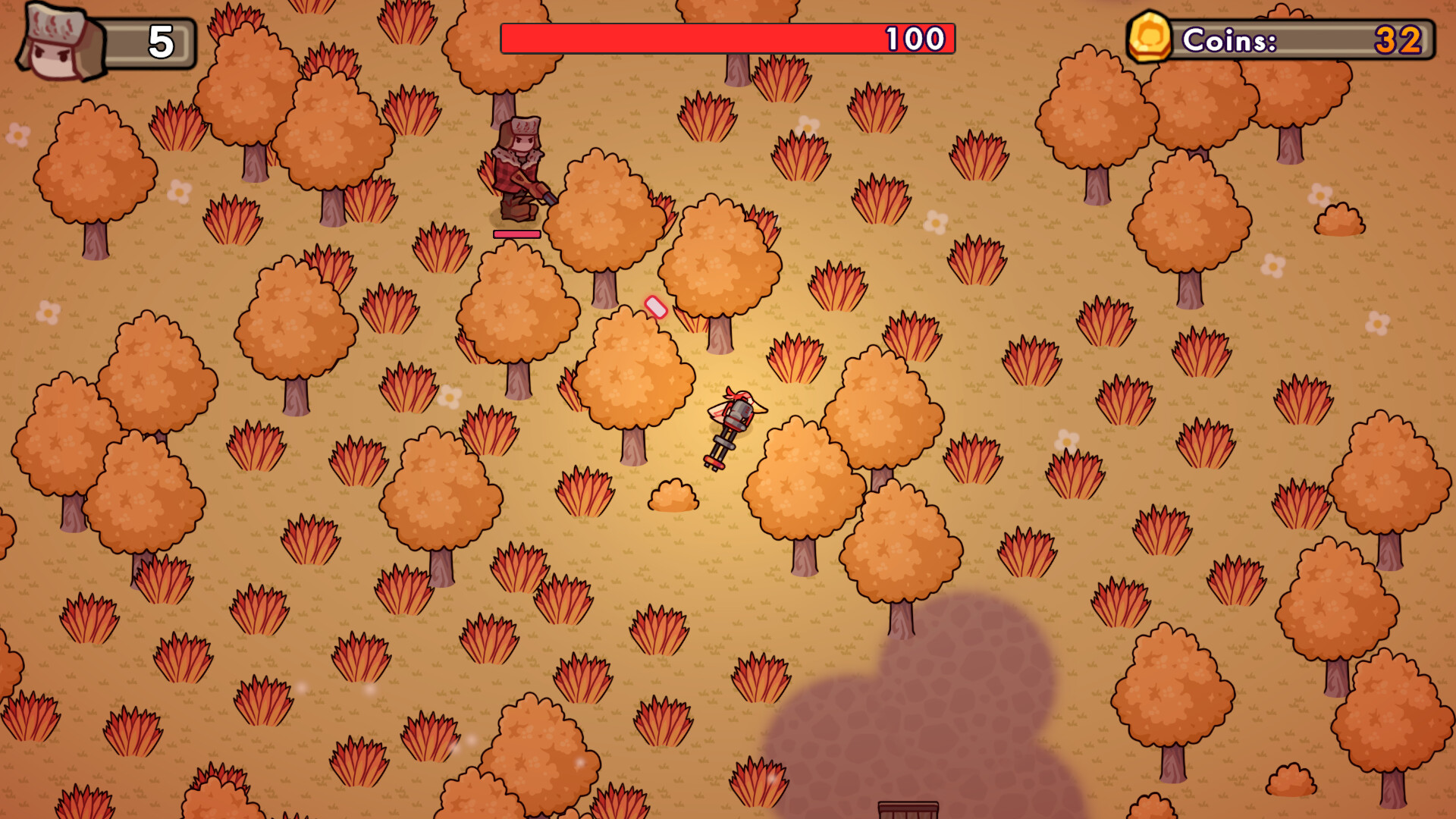Click the red health bar showing 100
Viewport: 1456px width, 819px height.
(728, 36)
